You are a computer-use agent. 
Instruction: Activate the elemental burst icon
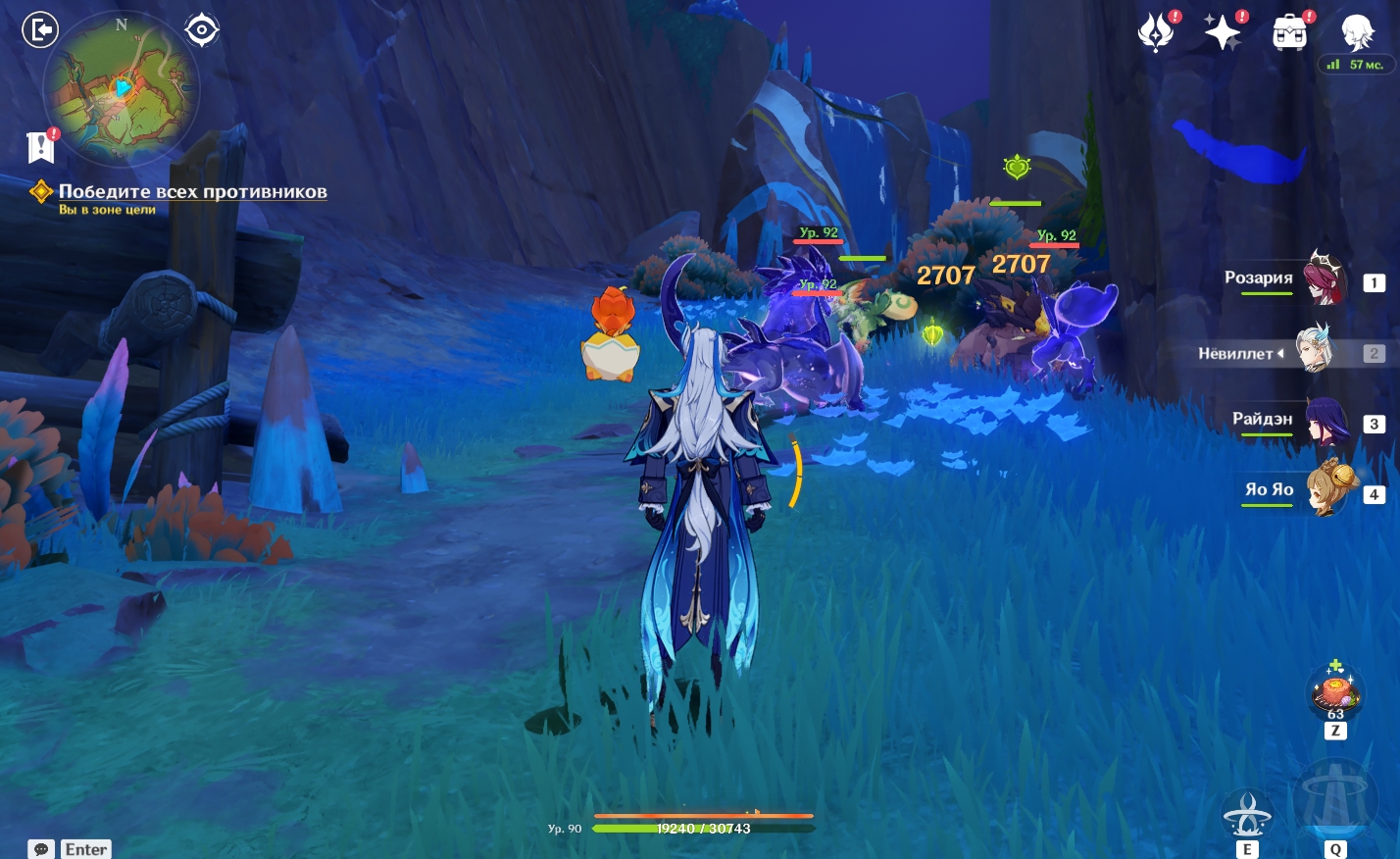pyautogui.click(x=1334, y=804)
